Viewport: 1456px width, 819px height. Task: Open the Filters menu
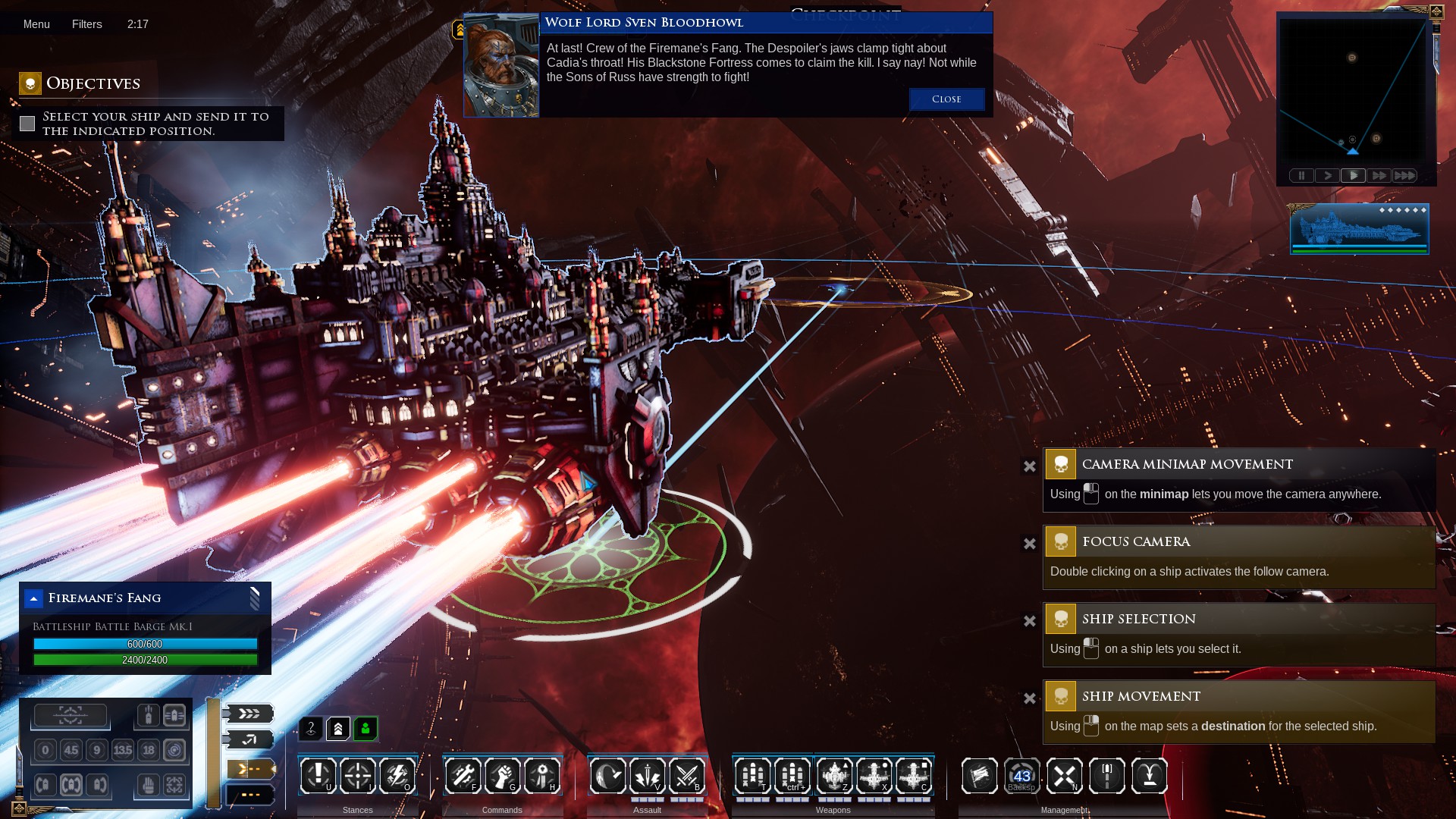pos(86,24)
